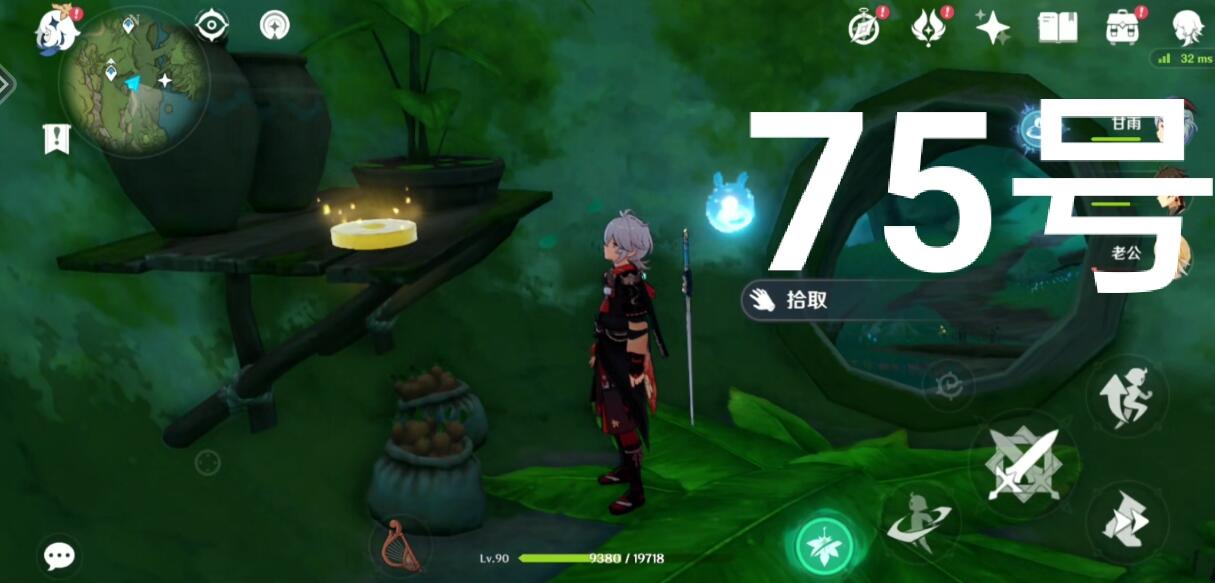This screenshot has height=583, width=1215.
Task: Open the Paimon main menu
Action: [x=56, y=28]
